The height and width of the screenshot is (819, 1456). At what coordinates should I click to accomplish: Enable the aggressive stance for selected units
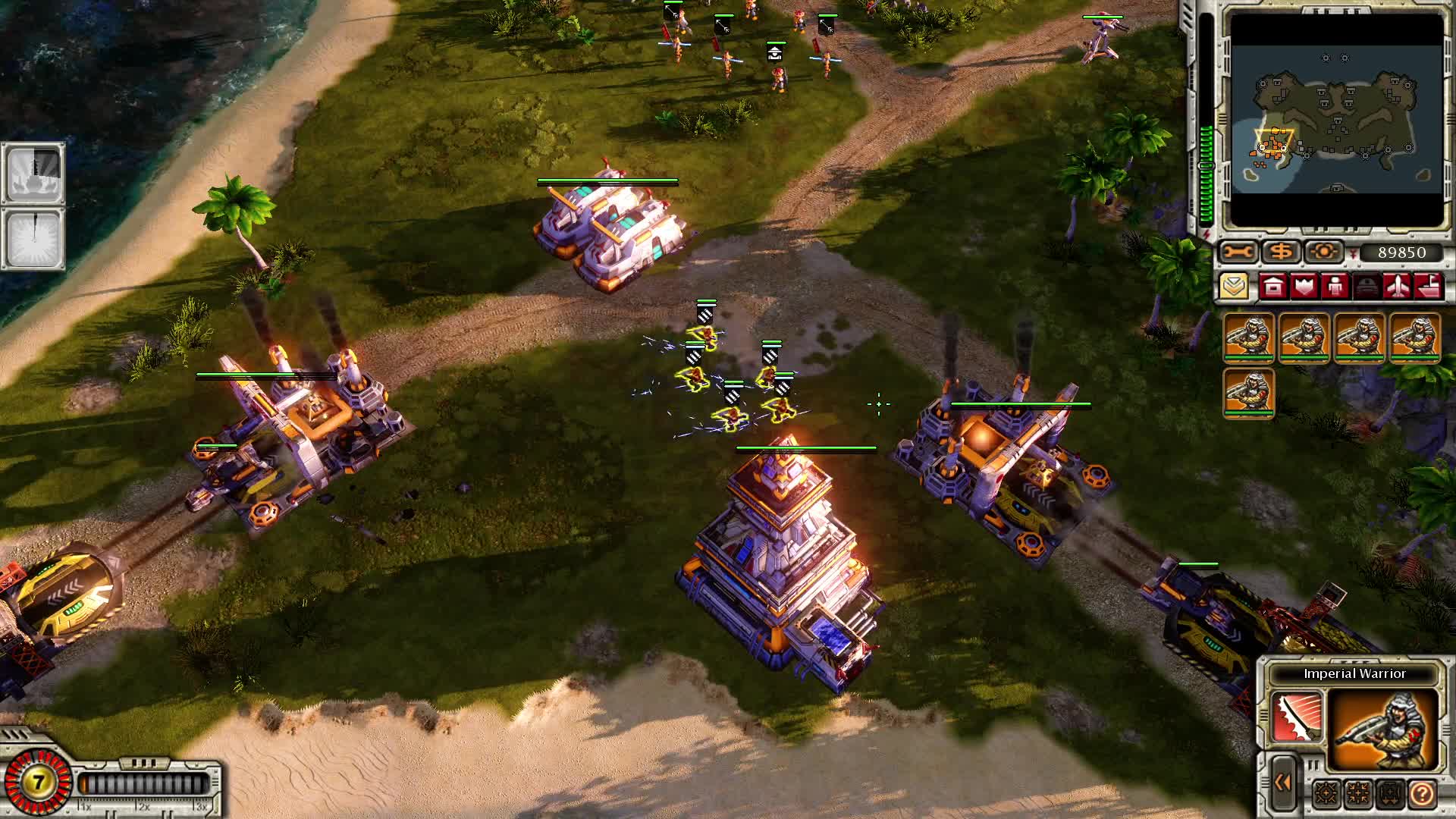[1326, 793]
